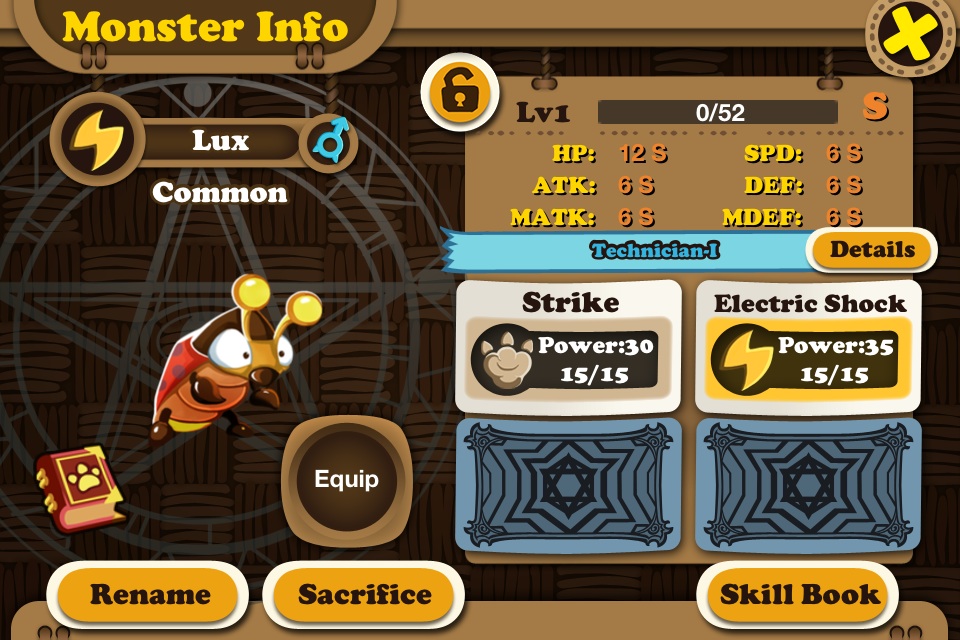Sacrifice this monster
Screen dimensions: 960x640
[x=365, y=594]
